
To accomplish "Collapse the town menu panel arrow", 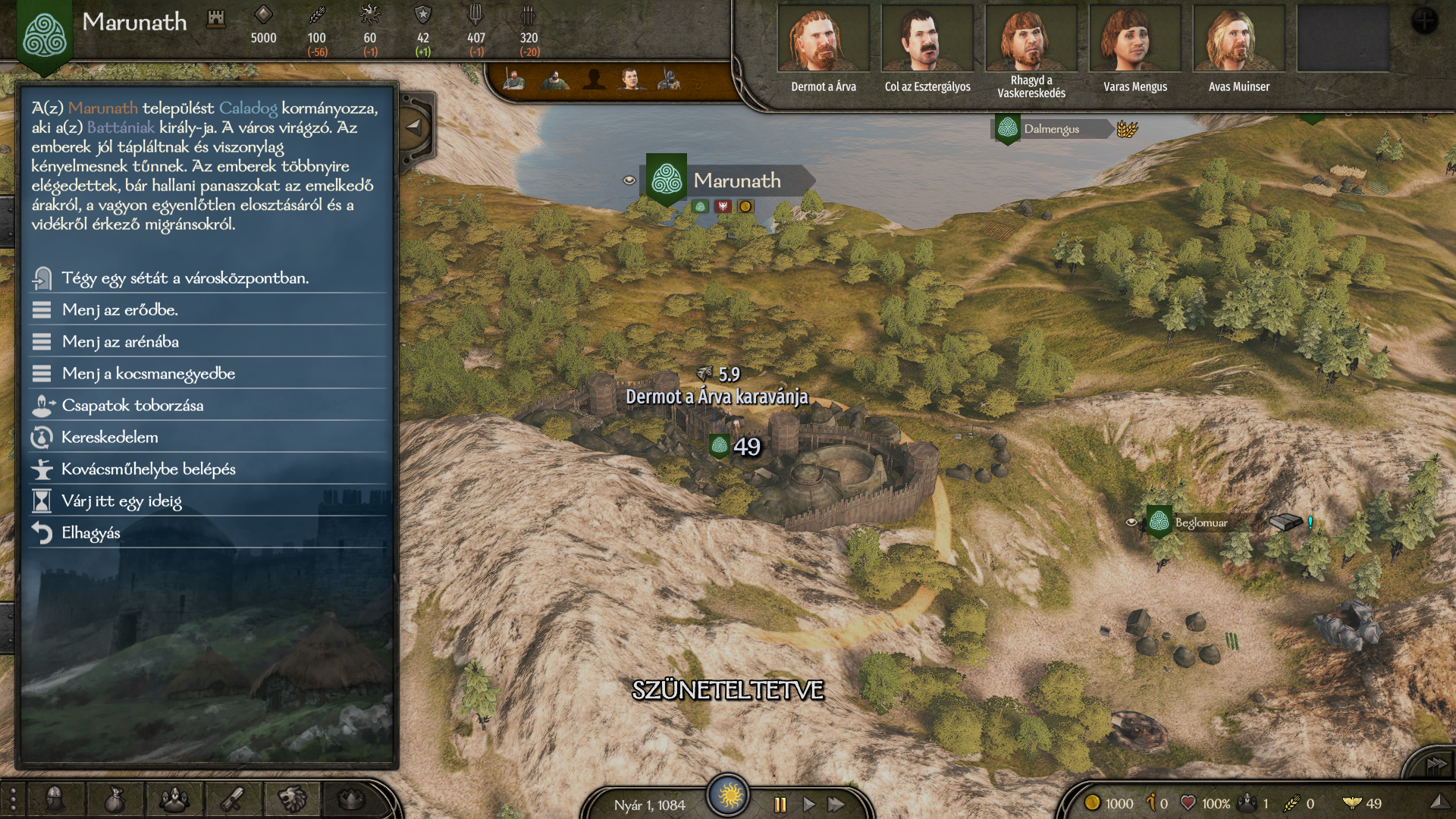I will (x=414, y=127).
